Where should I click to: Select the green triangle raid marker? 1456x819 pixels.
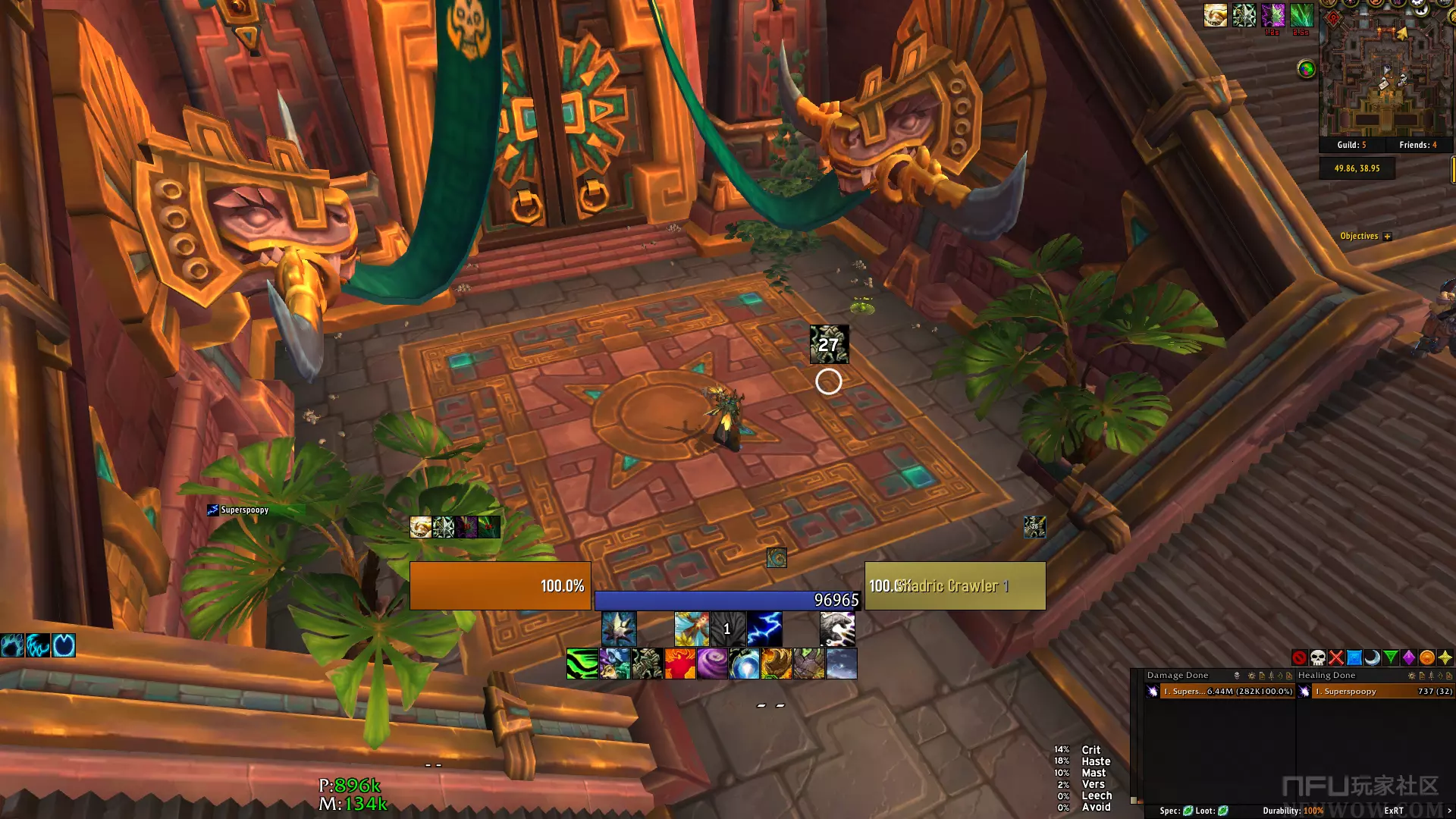1391,657
